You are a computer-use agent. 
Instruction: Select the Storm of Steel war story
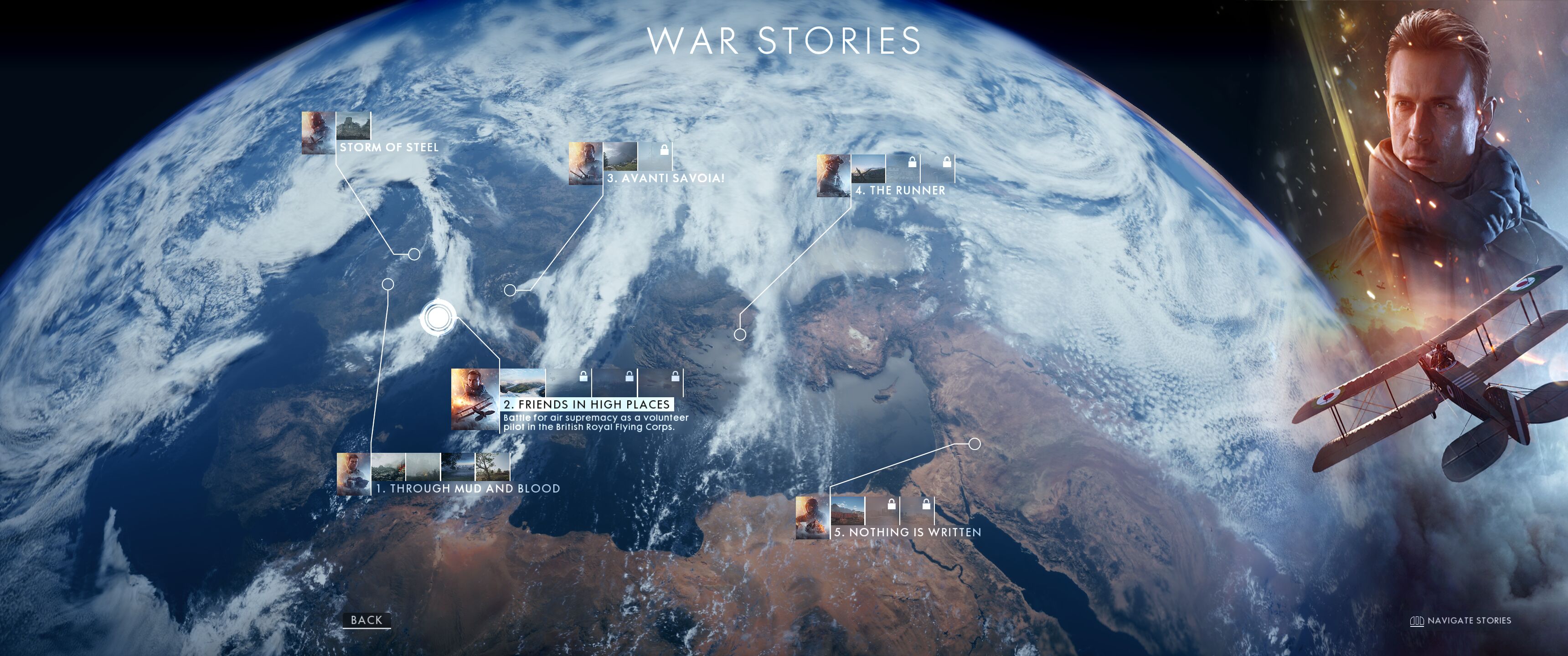(x=389, y=147)
